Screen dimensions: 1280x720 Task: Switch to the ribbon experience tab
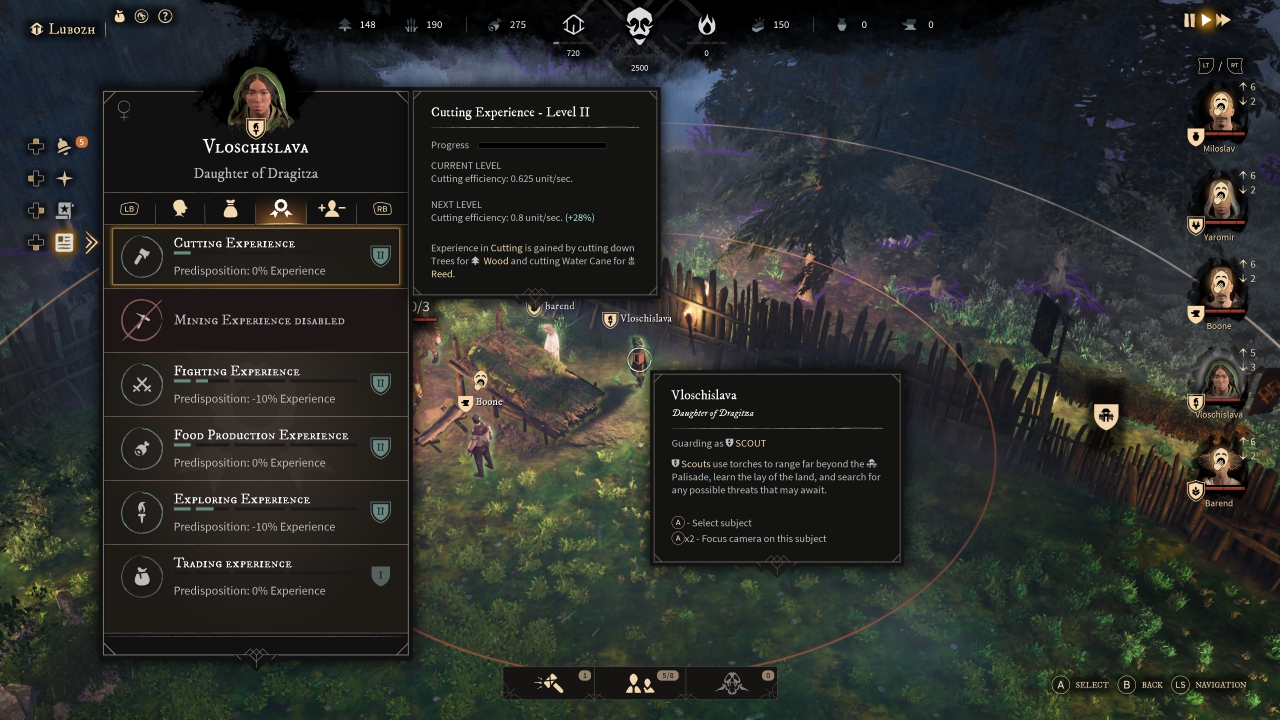281,209
